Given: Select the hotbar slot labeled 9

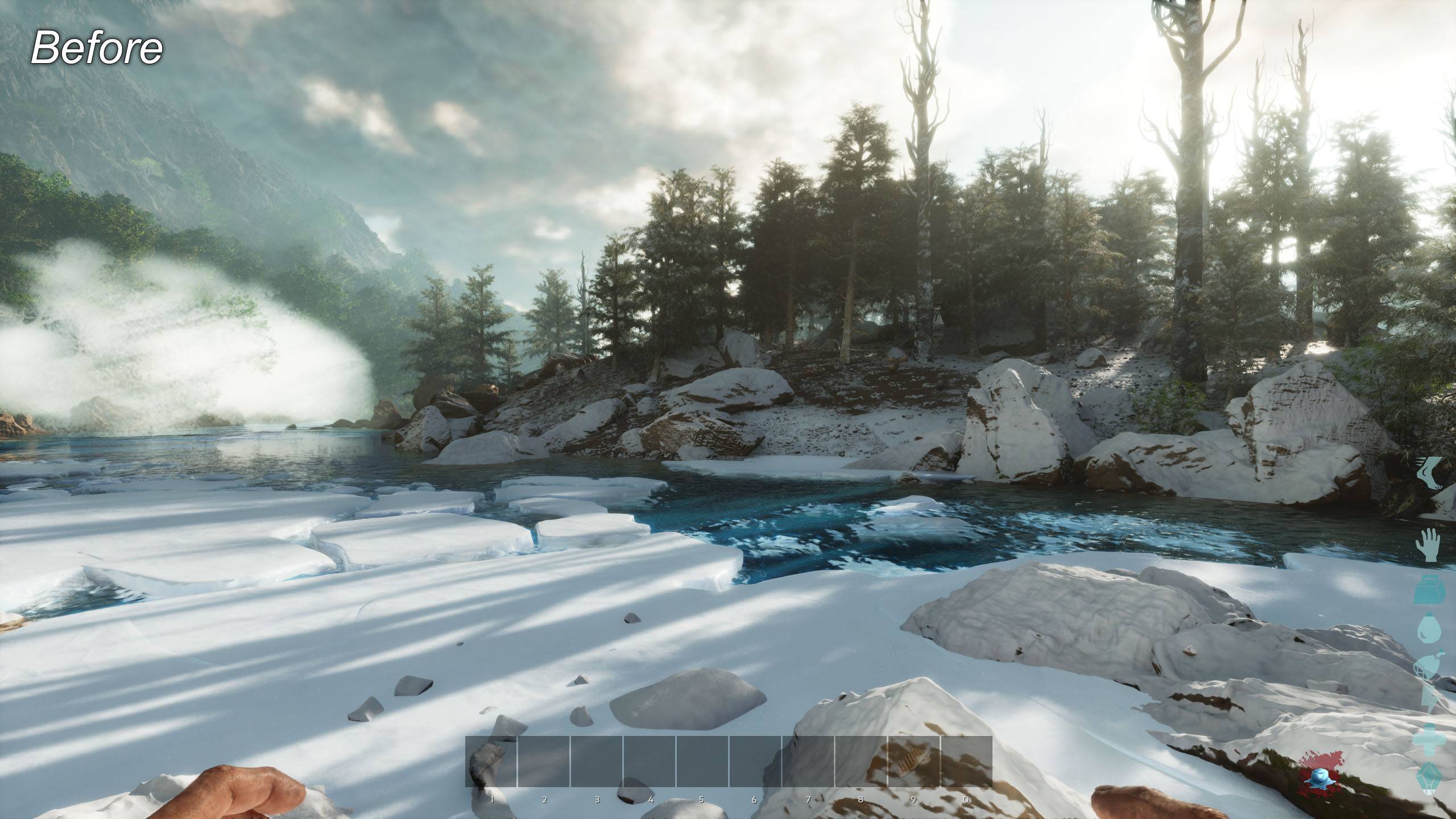Looking at the screenshot, I should coord(914,762).
